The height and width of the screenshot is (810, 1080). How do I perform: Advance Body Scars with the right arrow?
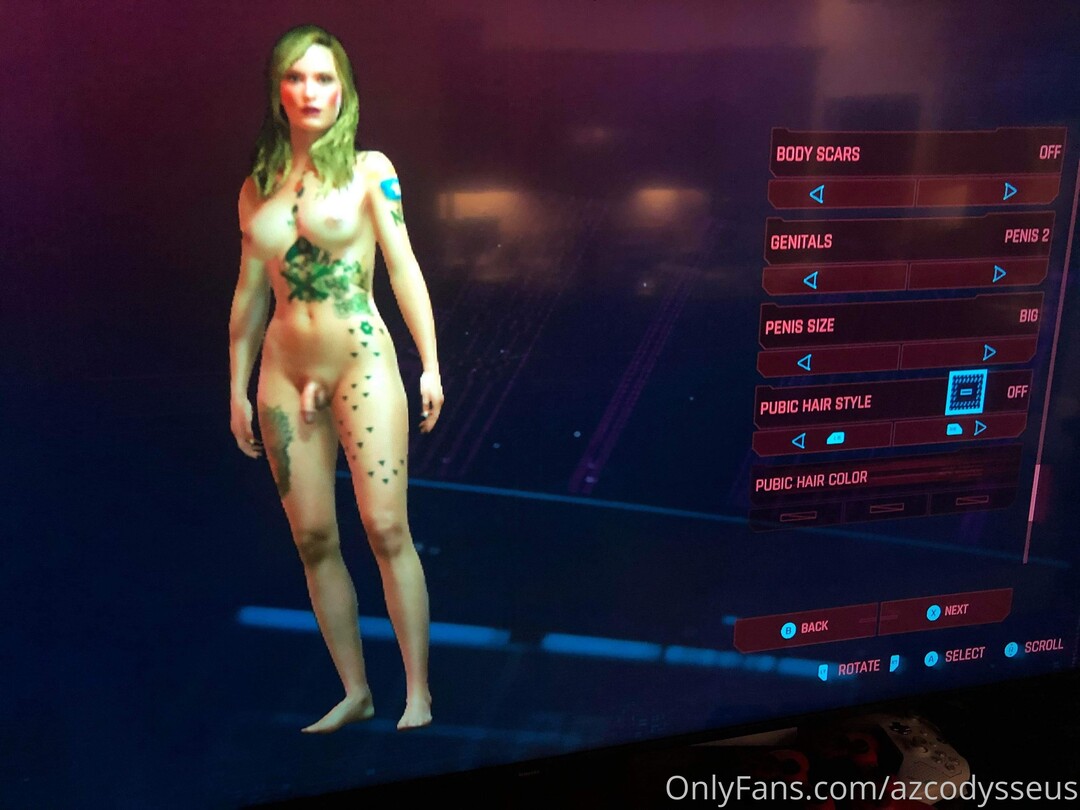1009,190
